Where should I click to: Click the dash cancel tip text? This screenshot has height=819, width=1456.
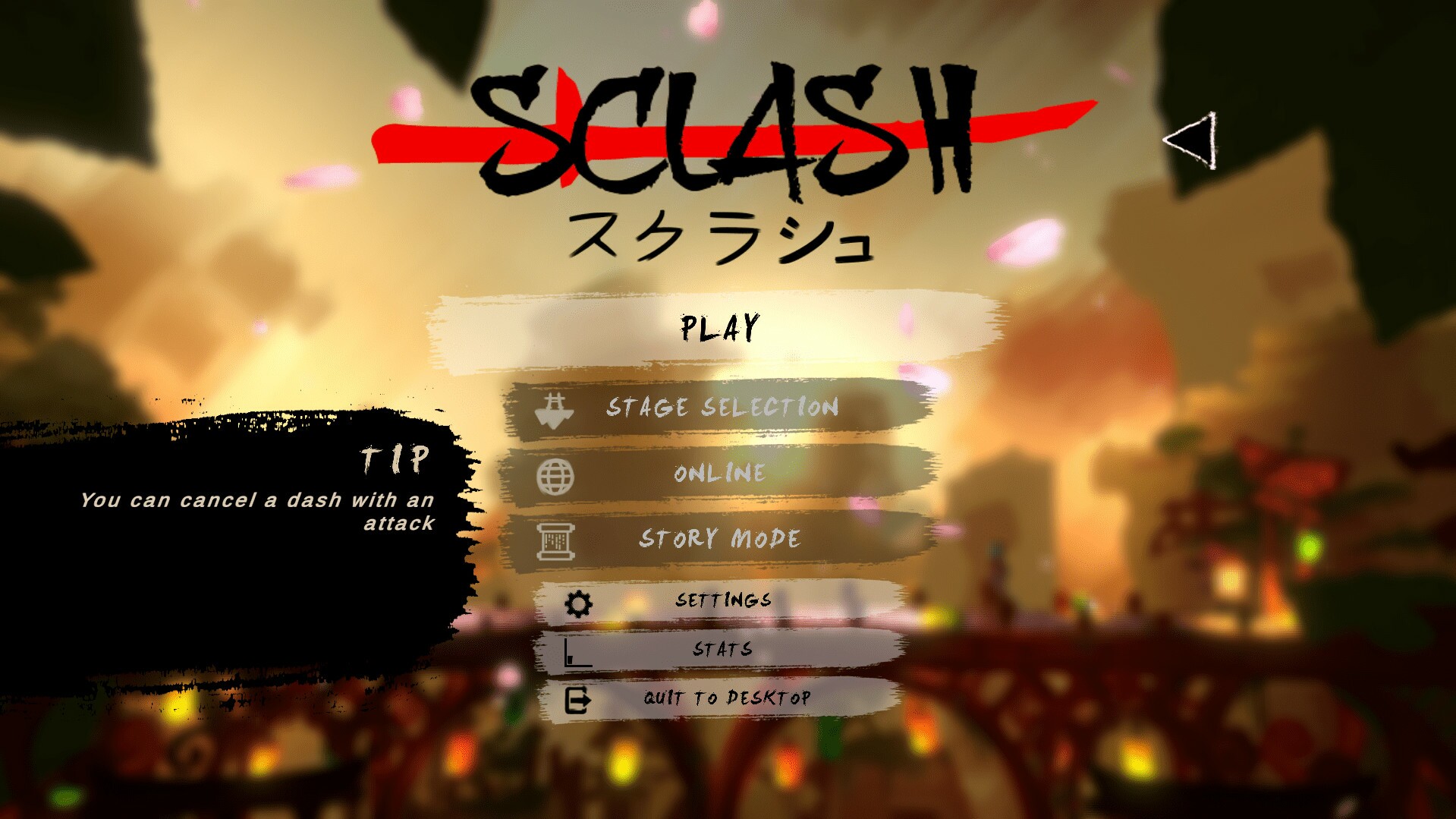pos(258,512)
